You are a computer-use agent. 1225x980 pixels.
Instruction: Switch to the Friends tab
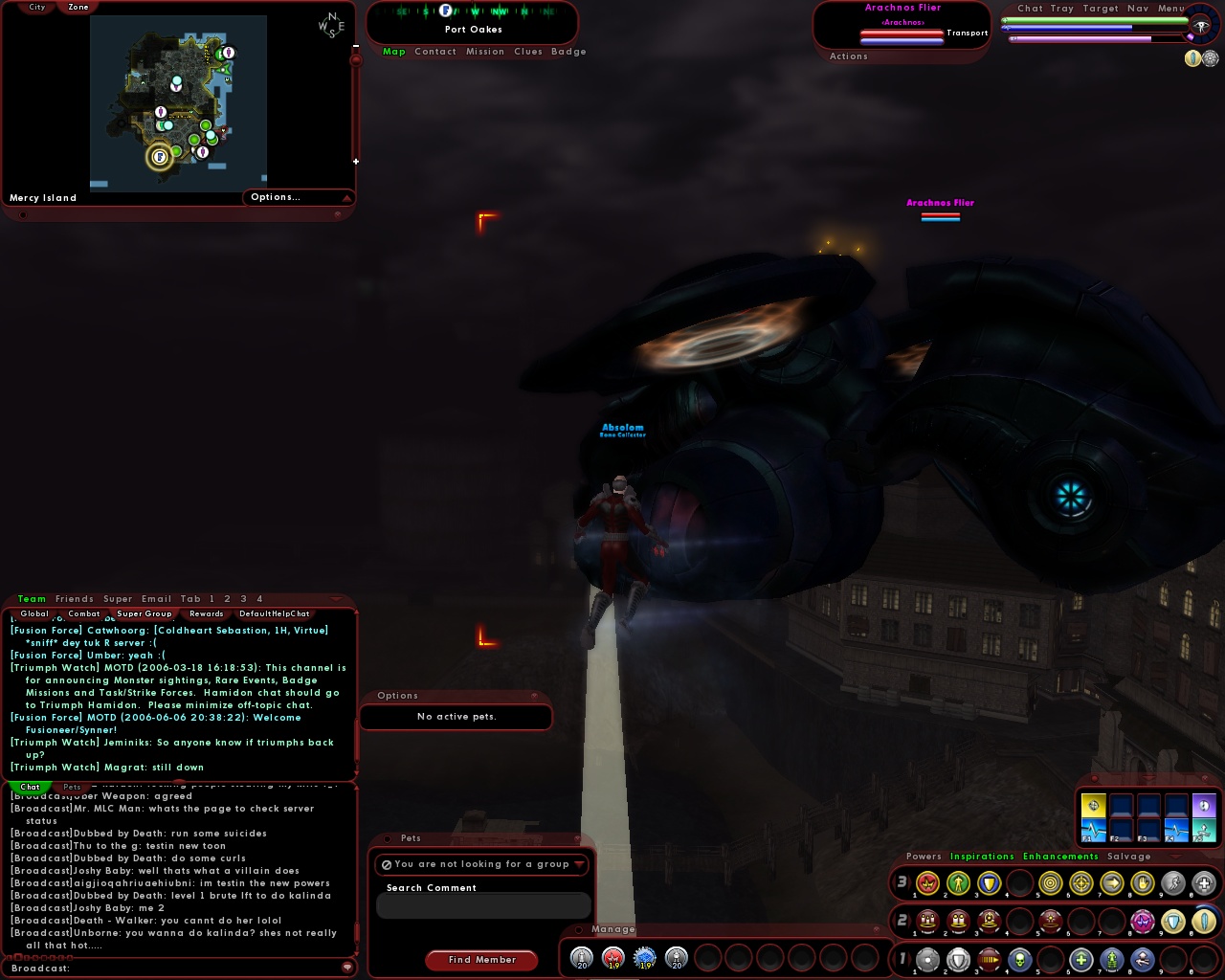[75, 599]
